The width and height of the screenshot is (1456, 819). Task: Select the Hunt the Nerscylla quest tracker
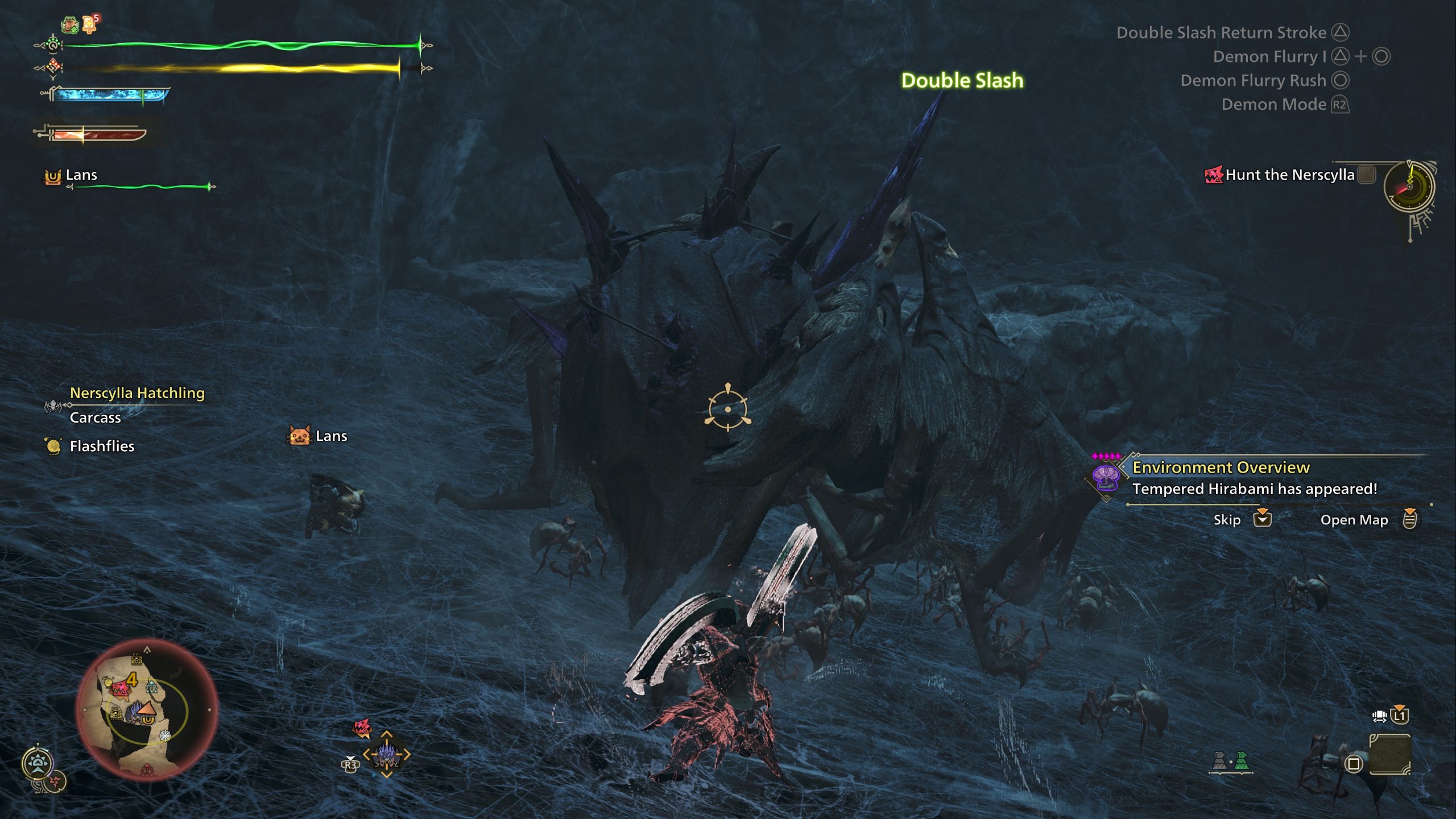[1289, 175]
